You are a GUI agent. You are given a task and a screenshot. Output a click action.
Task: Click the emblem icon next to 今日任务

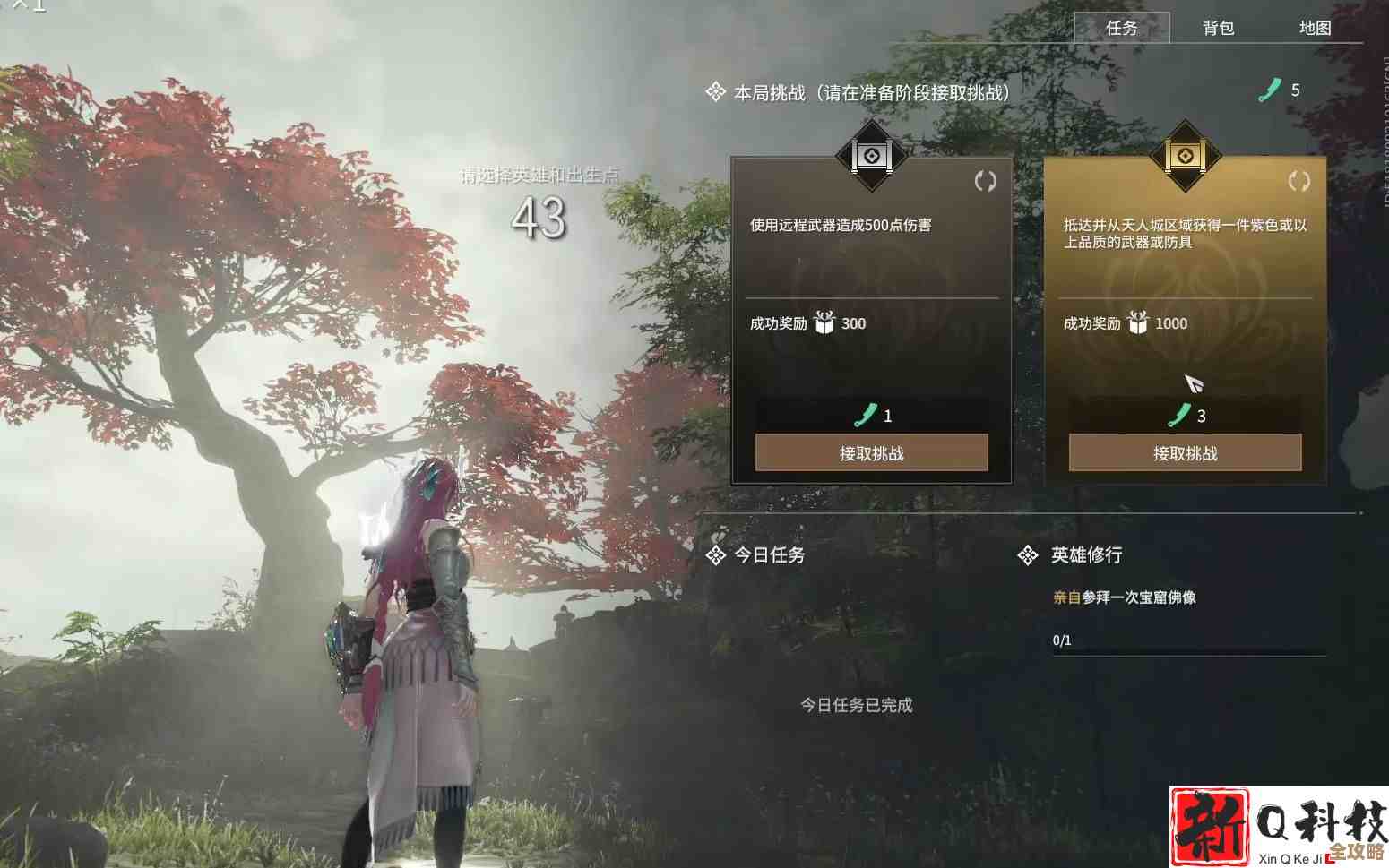(x=714, y=555)
